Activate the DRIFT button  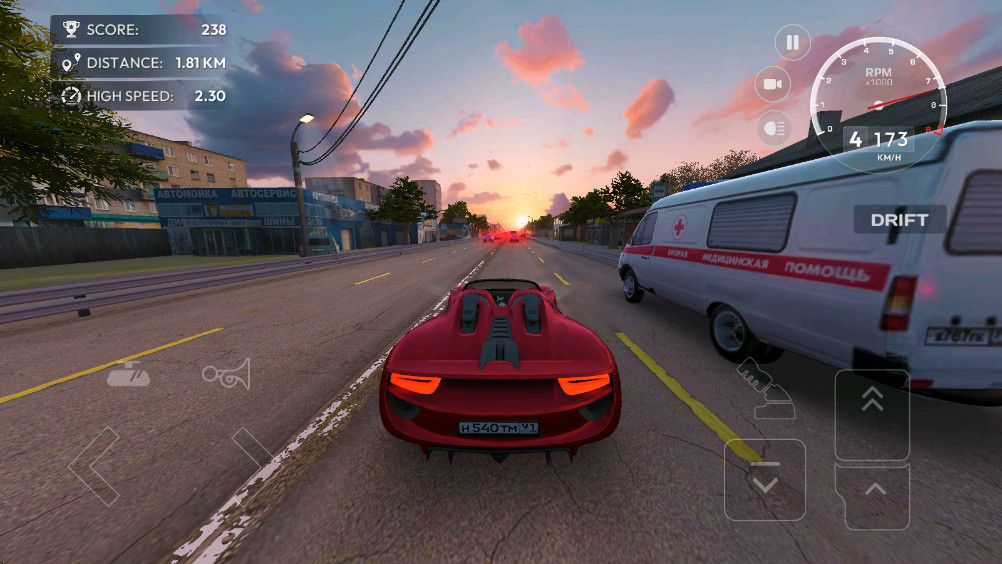pyautogui.click(x=899, y=220)
